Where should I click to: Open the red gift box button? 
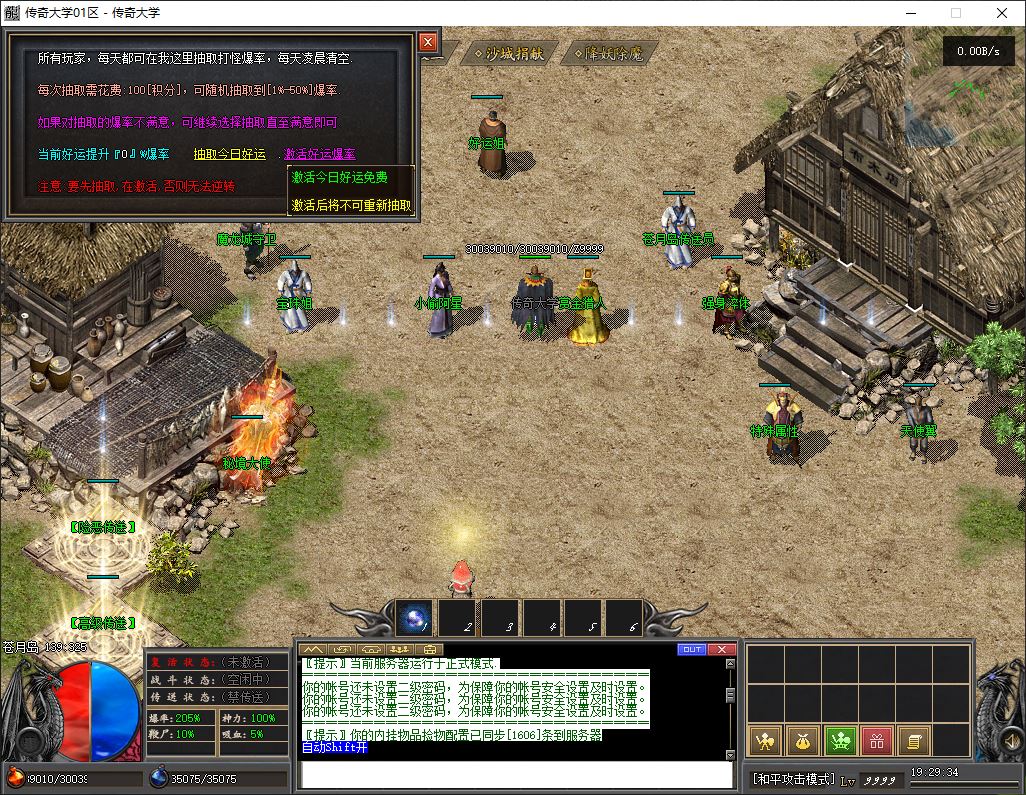click(877, 741)
